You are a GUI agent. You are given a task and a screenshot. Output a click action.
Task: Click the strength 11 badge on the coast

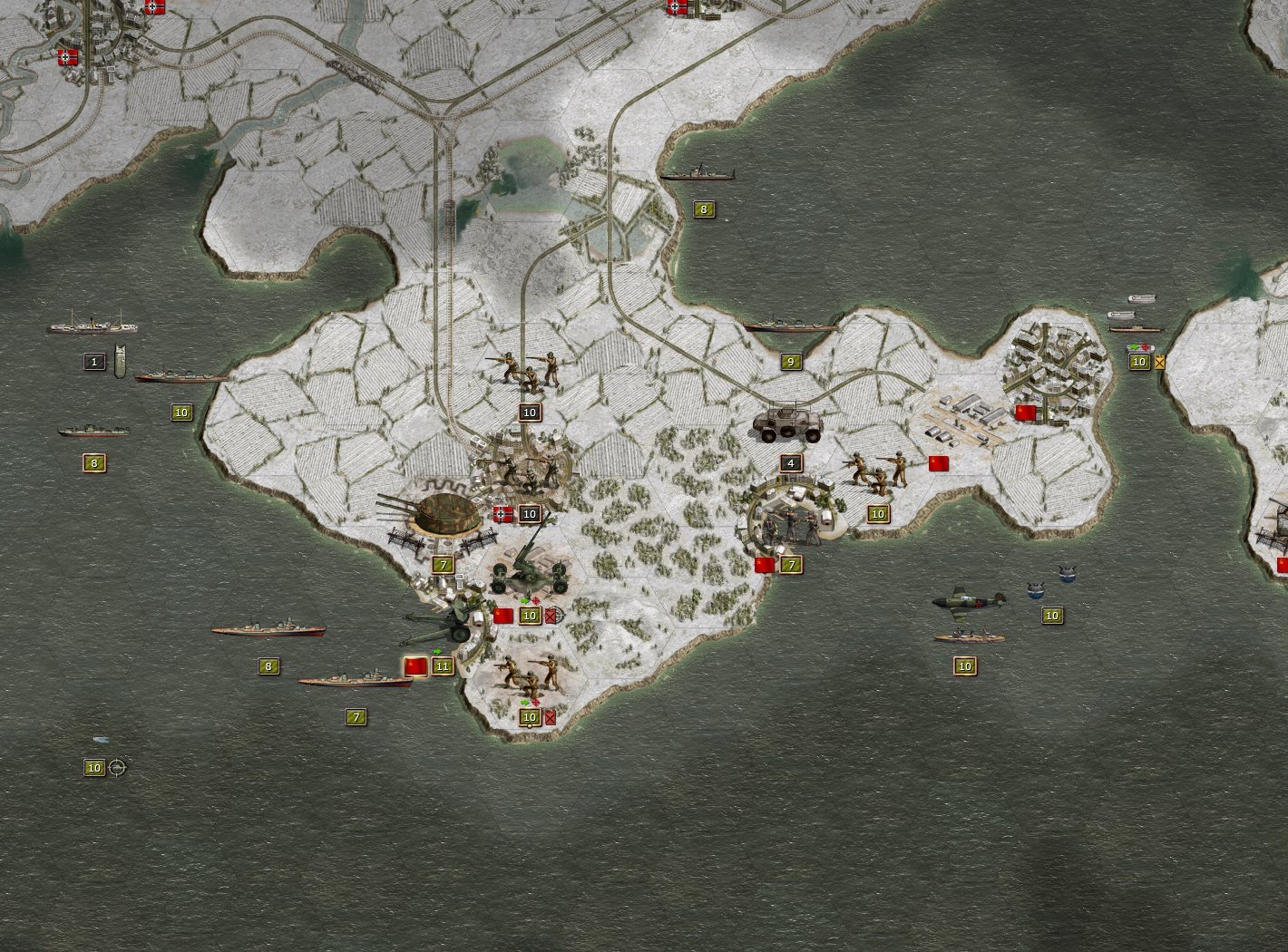pos(444,666)
